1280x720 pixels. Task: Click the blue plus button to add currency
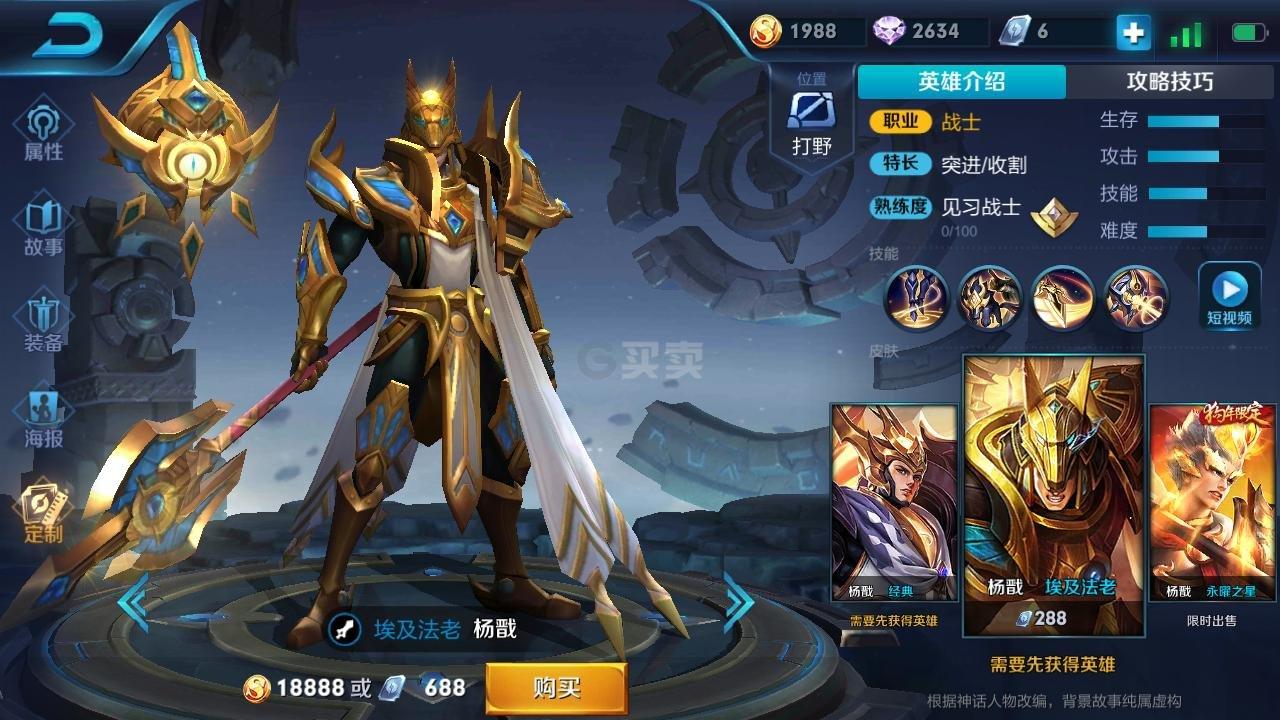[x=1133, y=32]
